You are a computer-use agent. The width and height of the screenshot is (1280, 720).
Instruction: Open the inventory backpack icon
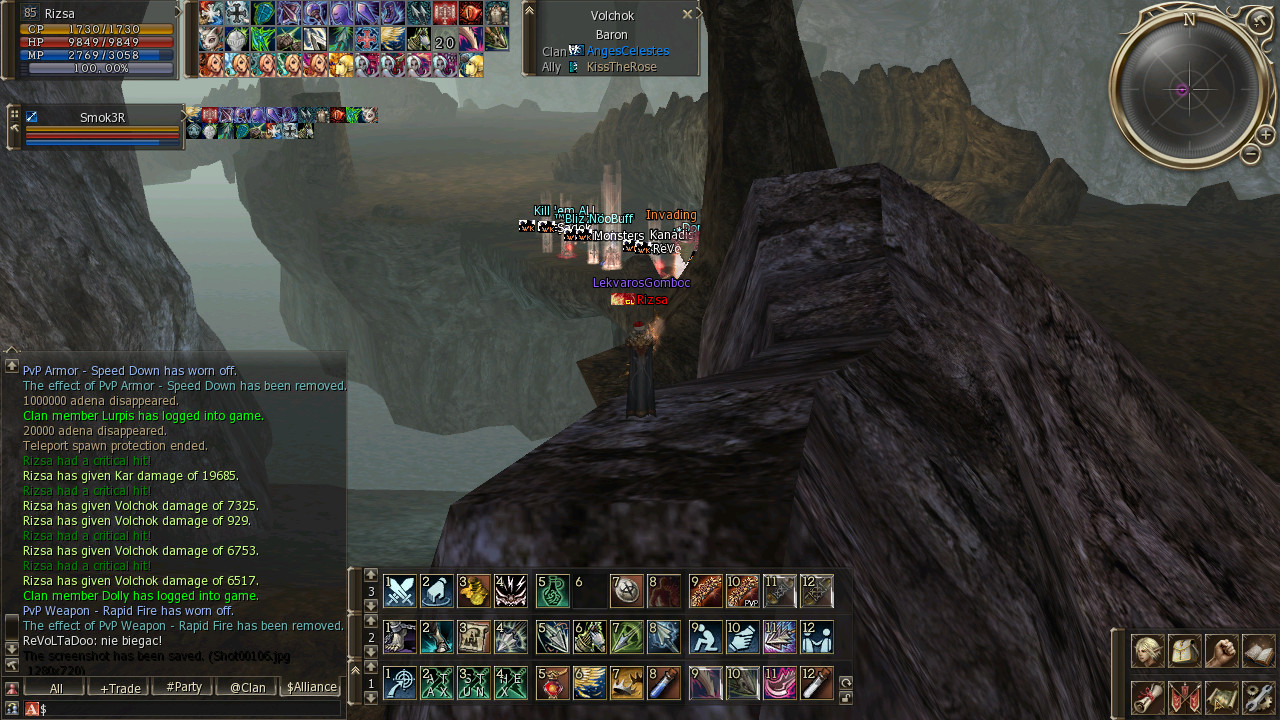1184,651
